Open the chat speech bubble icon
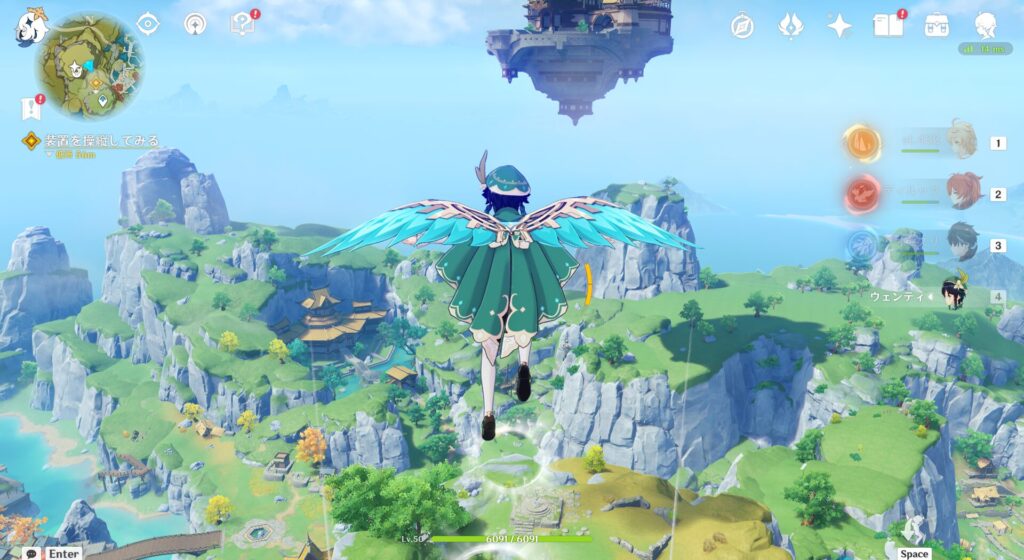The height and width of the screenshot is (560, 1024). coord(33,552)
